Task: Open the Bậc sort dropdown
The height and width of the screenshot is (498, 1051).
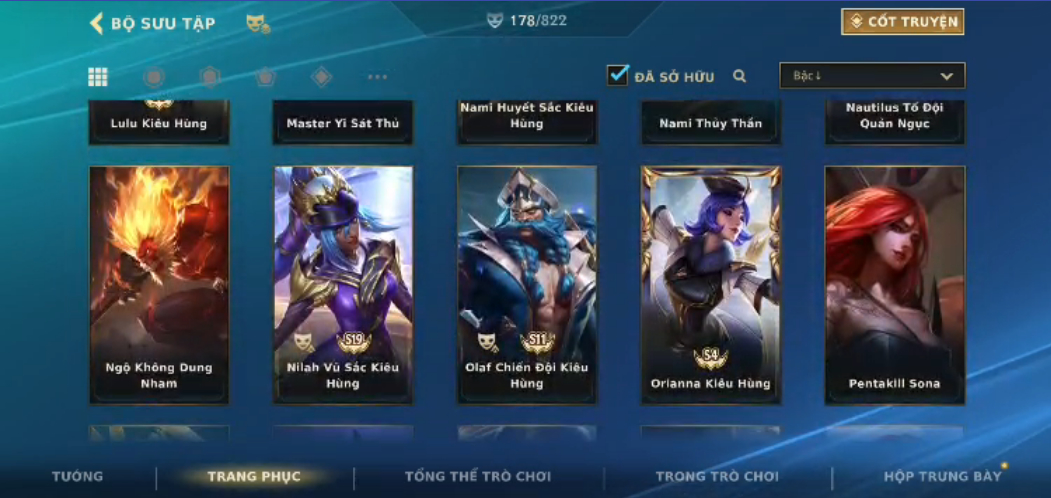Action: (x=872, y=76)
